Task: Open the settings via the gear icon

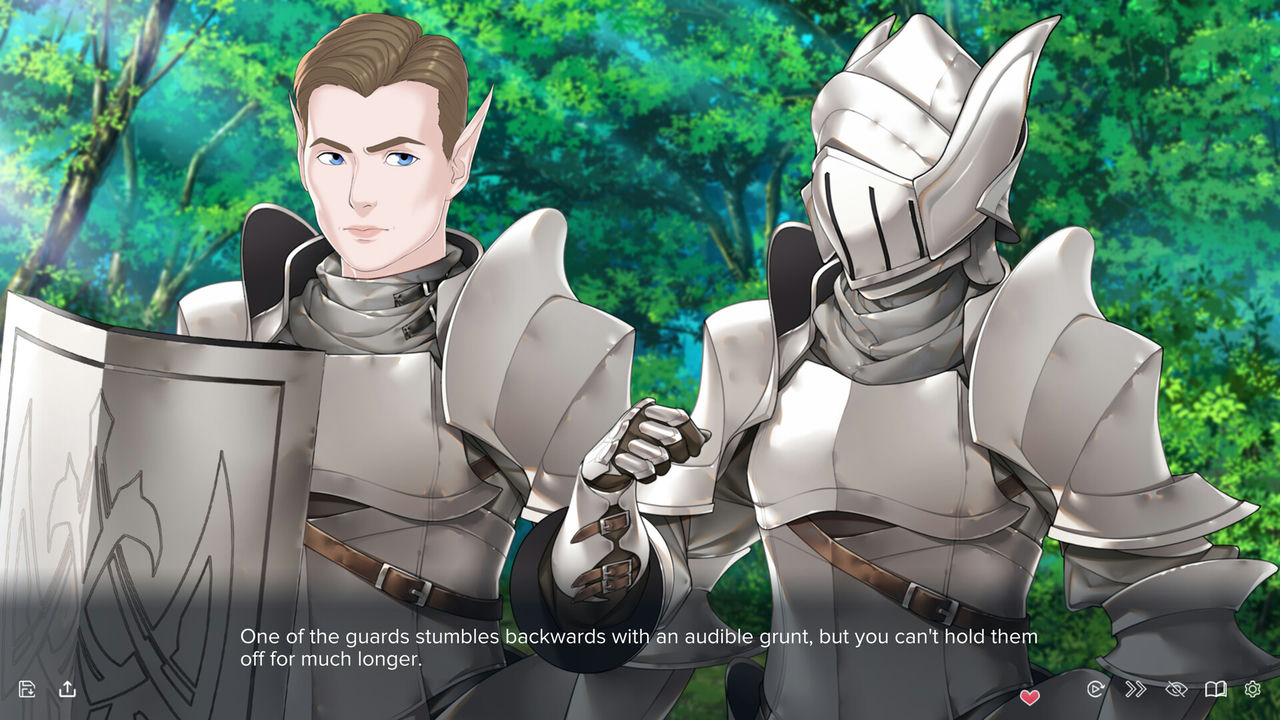Action: 1252,689
